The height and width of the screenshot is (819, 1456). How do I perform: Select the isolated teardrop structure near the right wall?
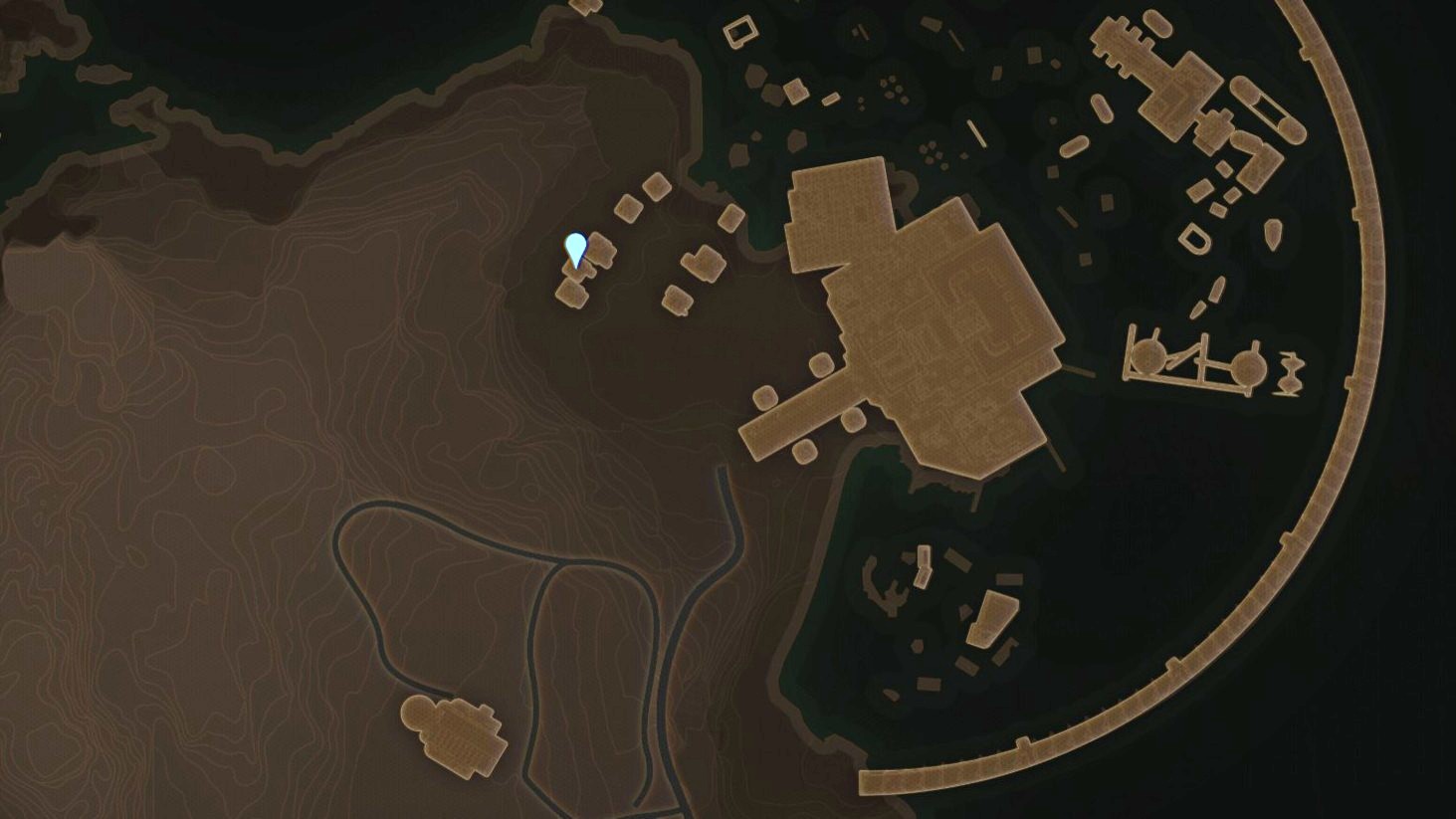1273,236
